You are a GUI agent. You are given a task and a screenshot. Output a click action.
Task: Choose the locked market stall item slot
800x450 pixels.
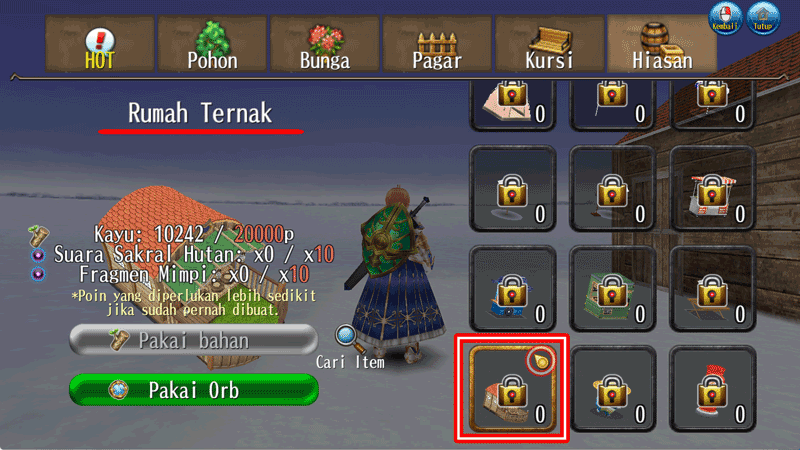click(712, 189)
